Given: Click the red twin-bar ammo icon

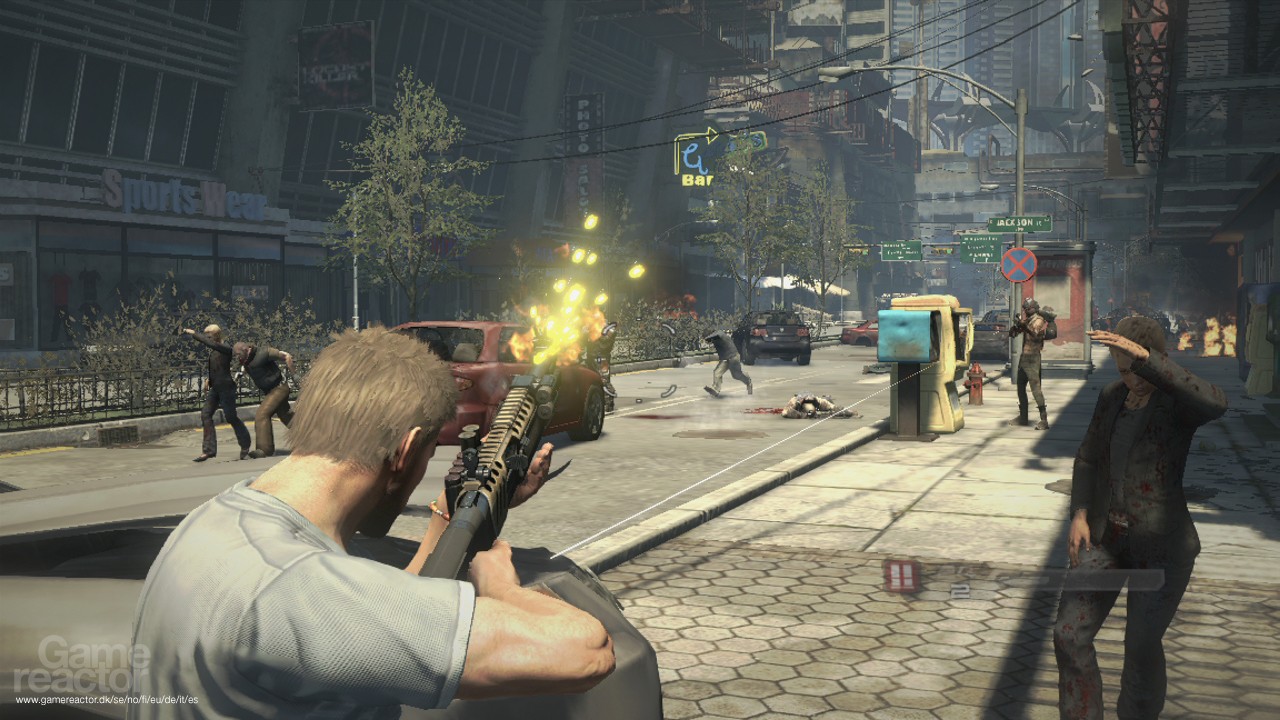Looking at the screenshot, I should 901,575.
